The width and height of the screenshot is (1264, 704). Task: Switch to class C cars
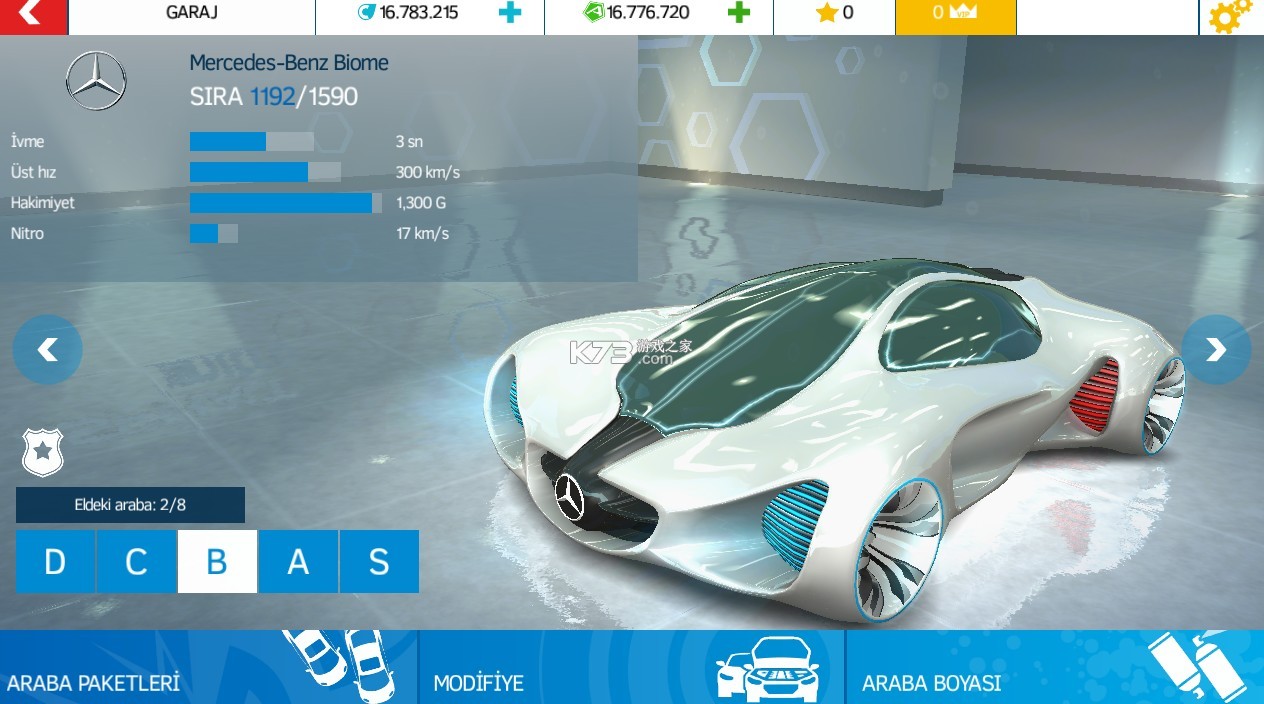click(136, 562)
